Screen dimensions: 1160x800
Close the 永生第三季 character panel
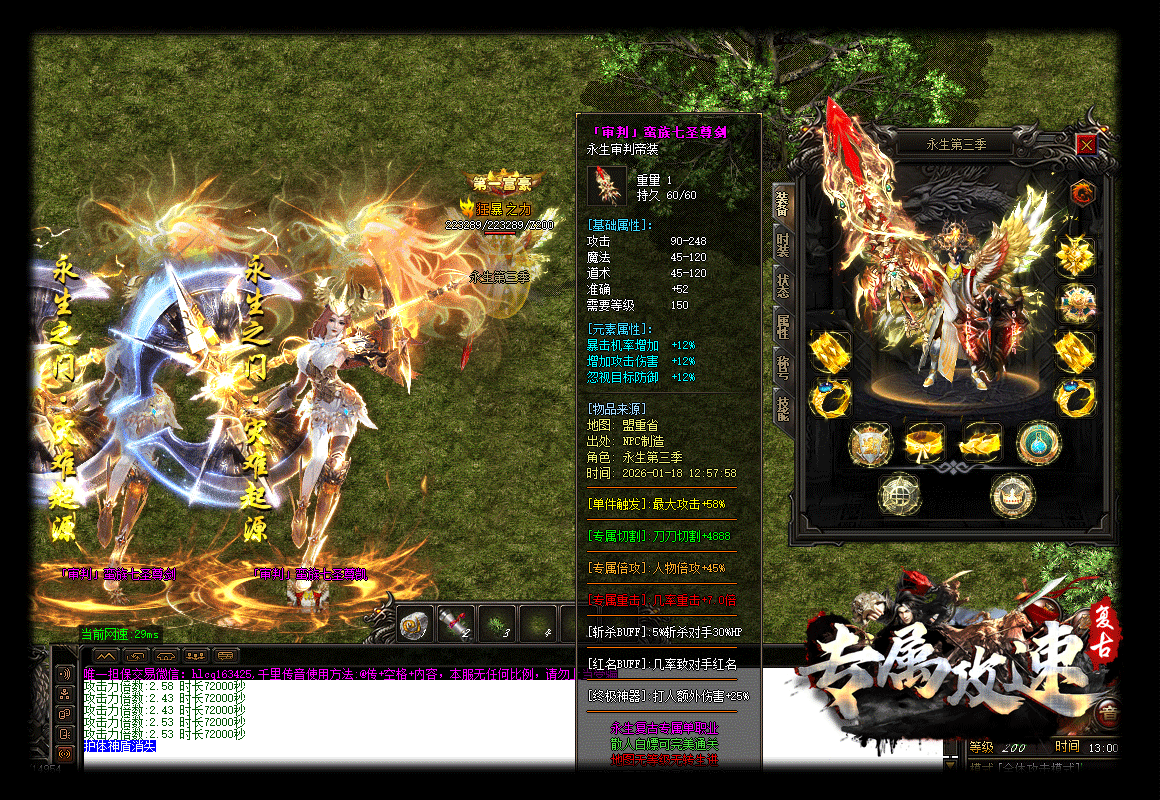click(1086, 145)
